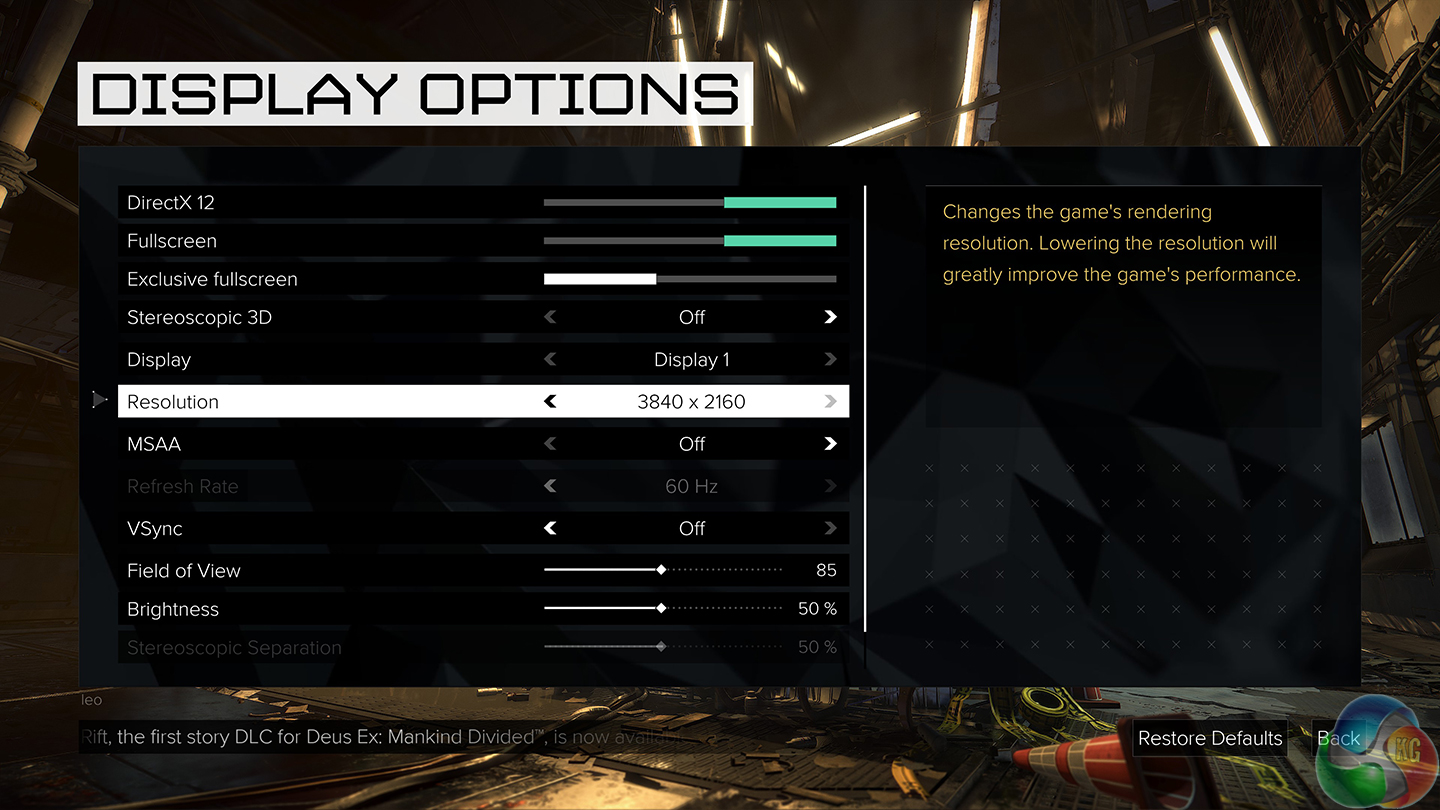1440x810 pixels.
Task: Toggle the Fullscreen option
Action: pyautogui.click(x=689, y=241)
